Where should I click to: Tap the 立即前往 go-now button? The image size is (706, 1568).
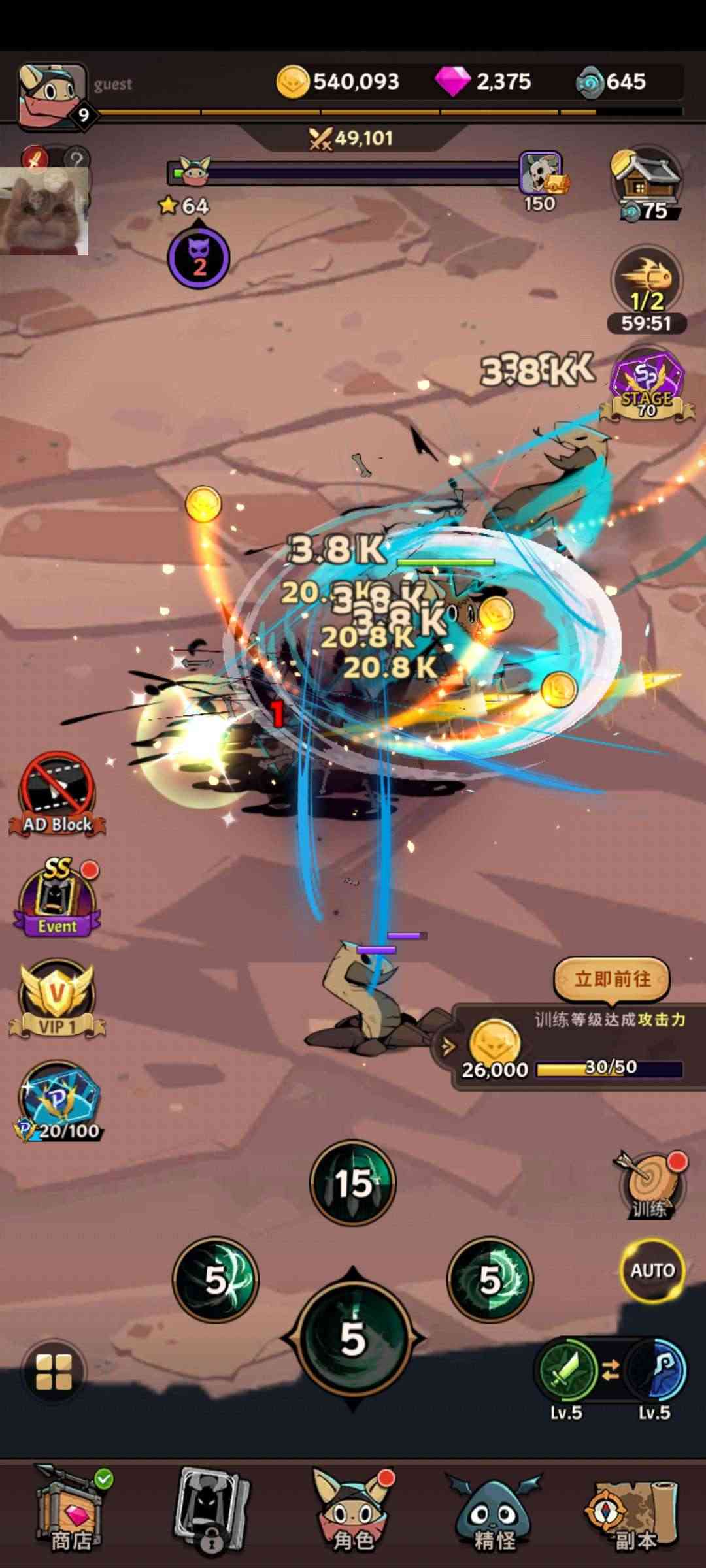point(612,979)
